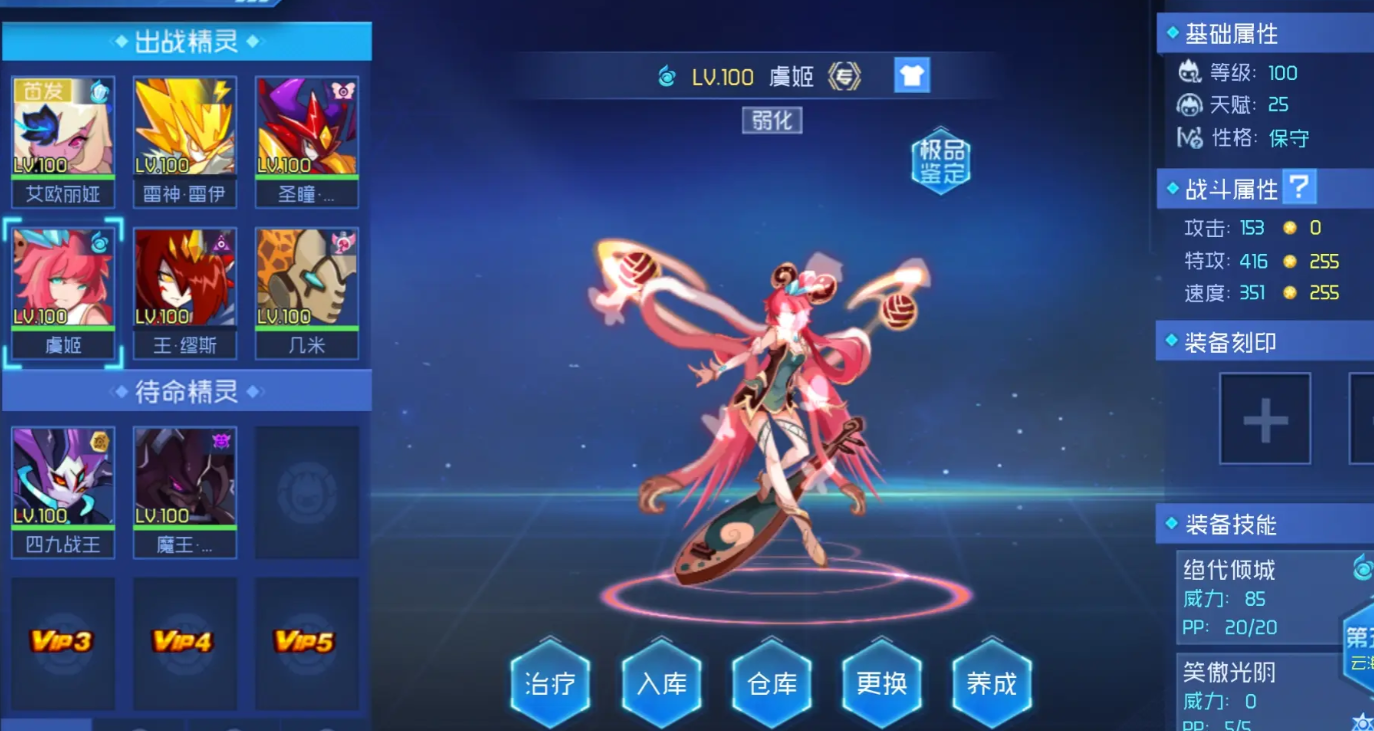
Task: Open the shirt skin icon beside 虞姬
Action: [x=912, y=76]
